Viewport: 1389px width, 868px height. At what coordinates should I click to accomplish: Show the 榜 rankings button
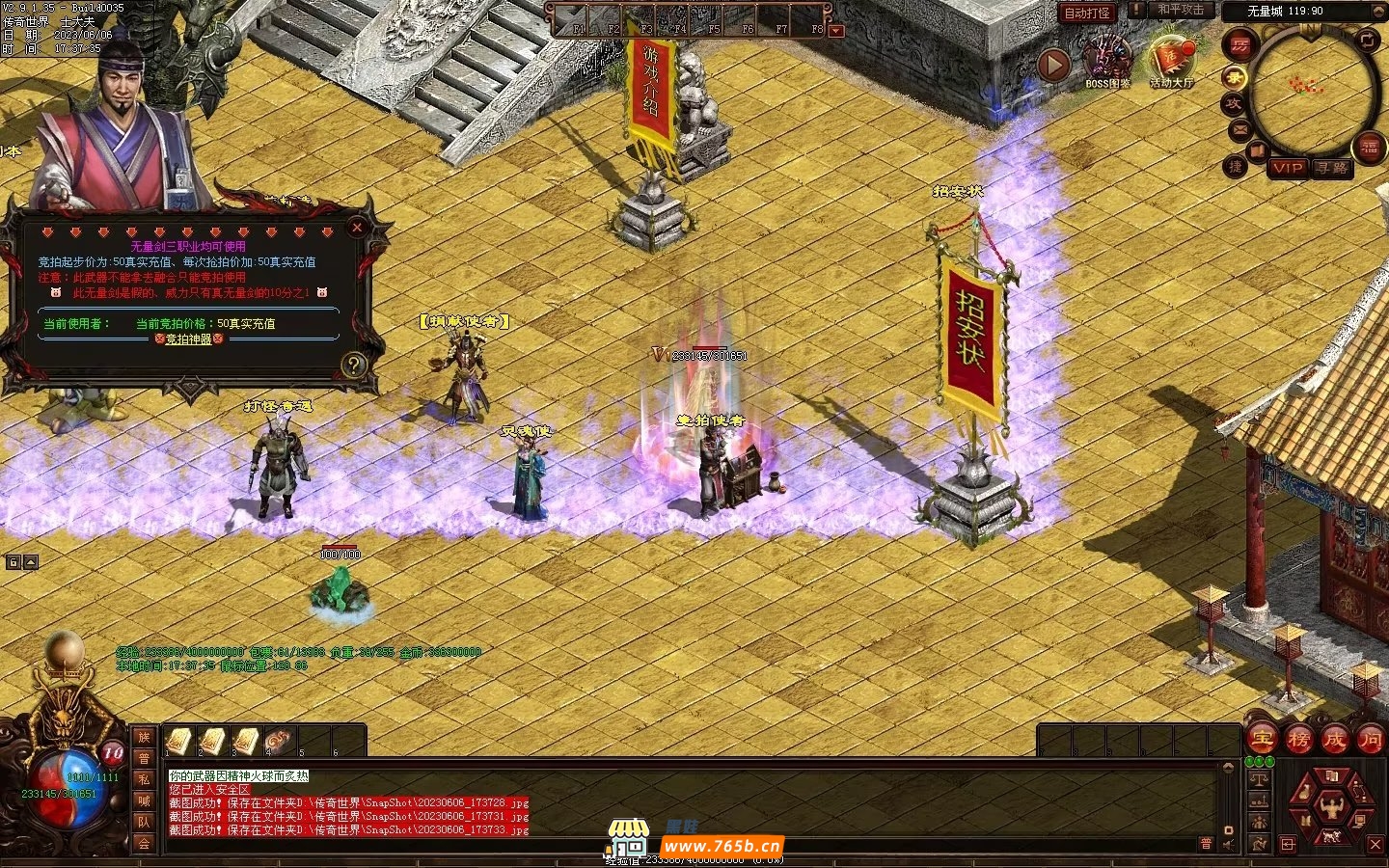(1298, 740)
